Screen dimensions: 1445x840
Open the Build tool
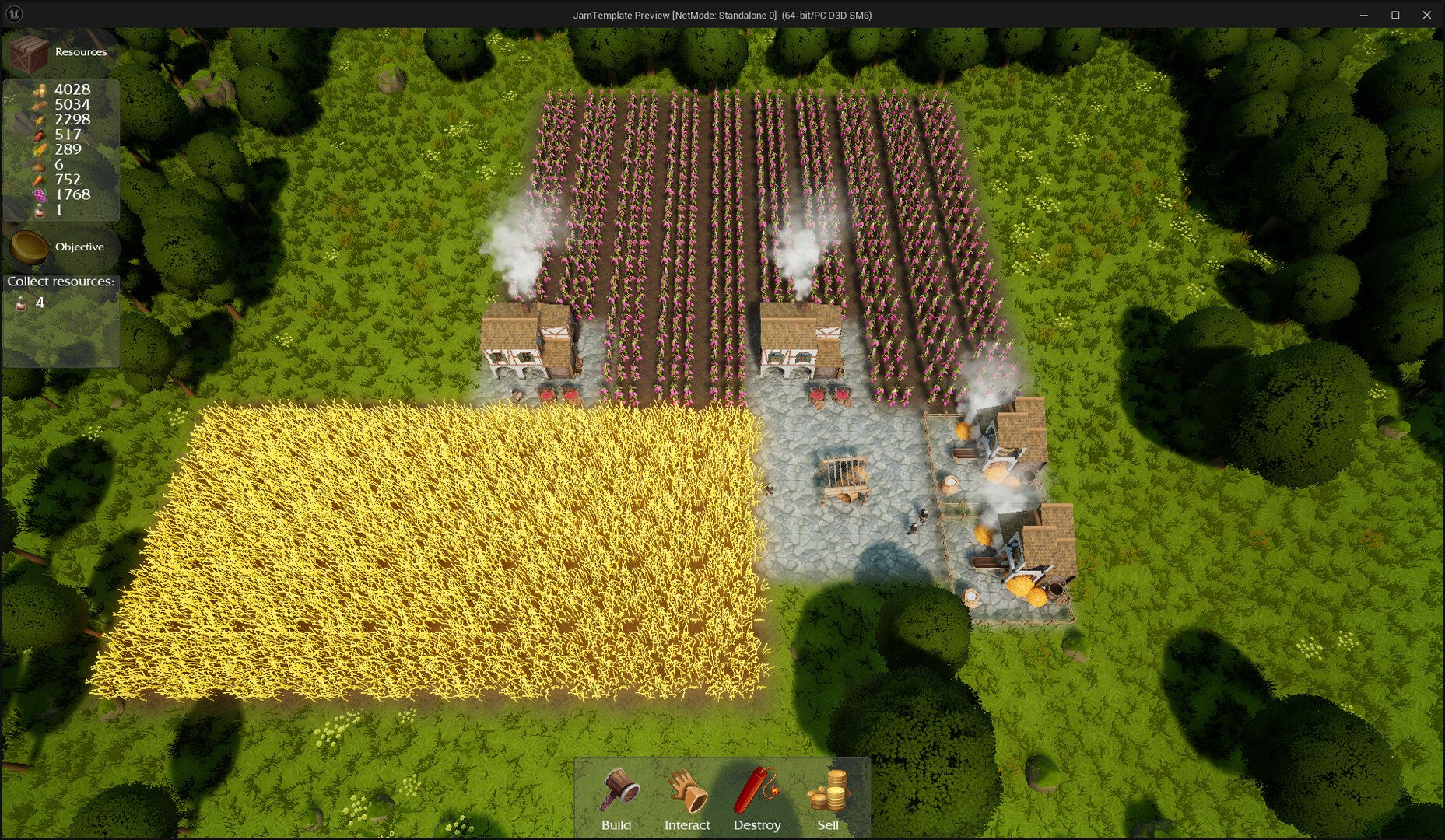pyautogui.click(x=617, y=799)
